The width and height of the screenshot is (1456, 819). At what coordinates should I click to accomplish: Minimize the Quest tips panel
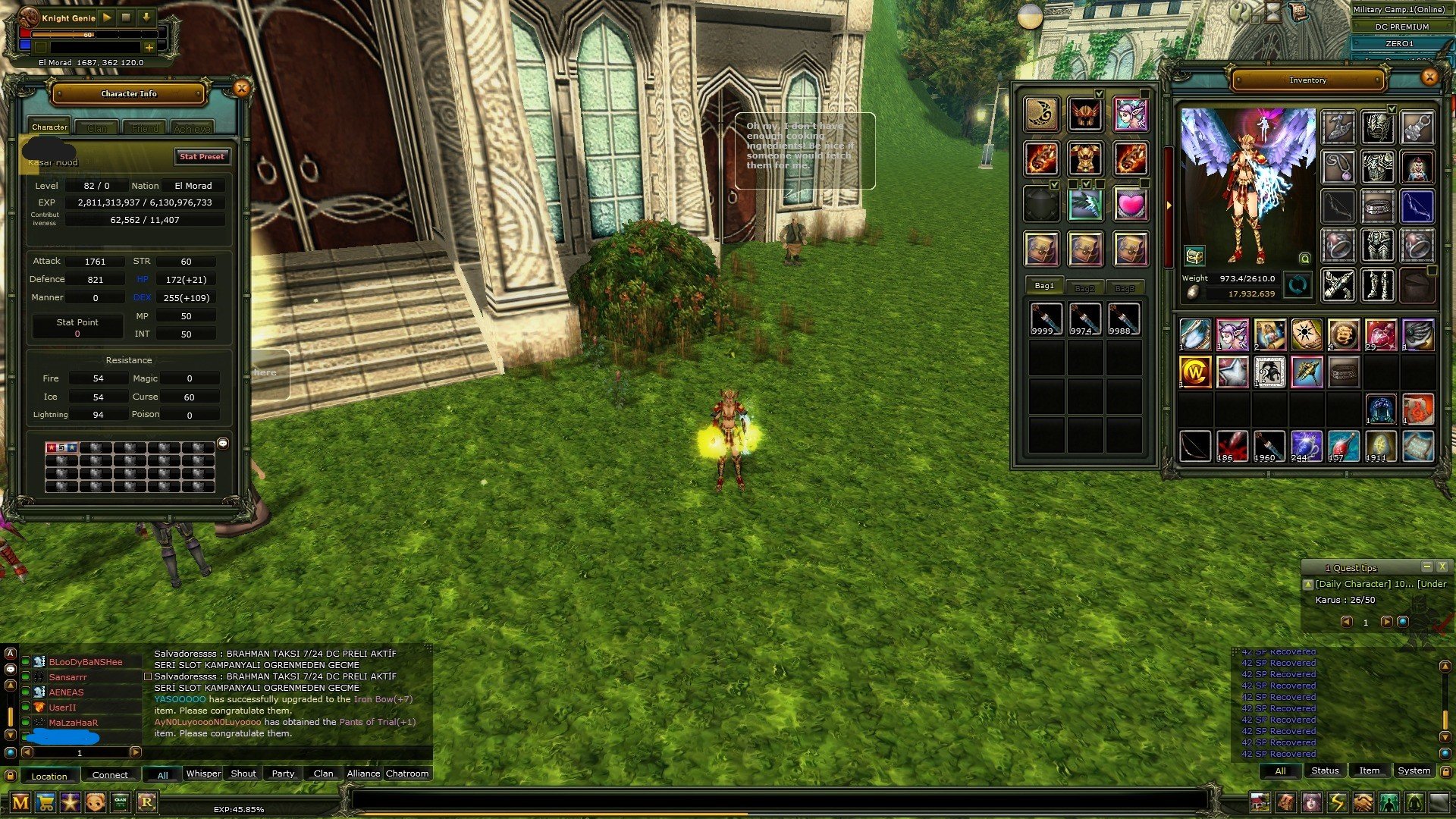1426,566
